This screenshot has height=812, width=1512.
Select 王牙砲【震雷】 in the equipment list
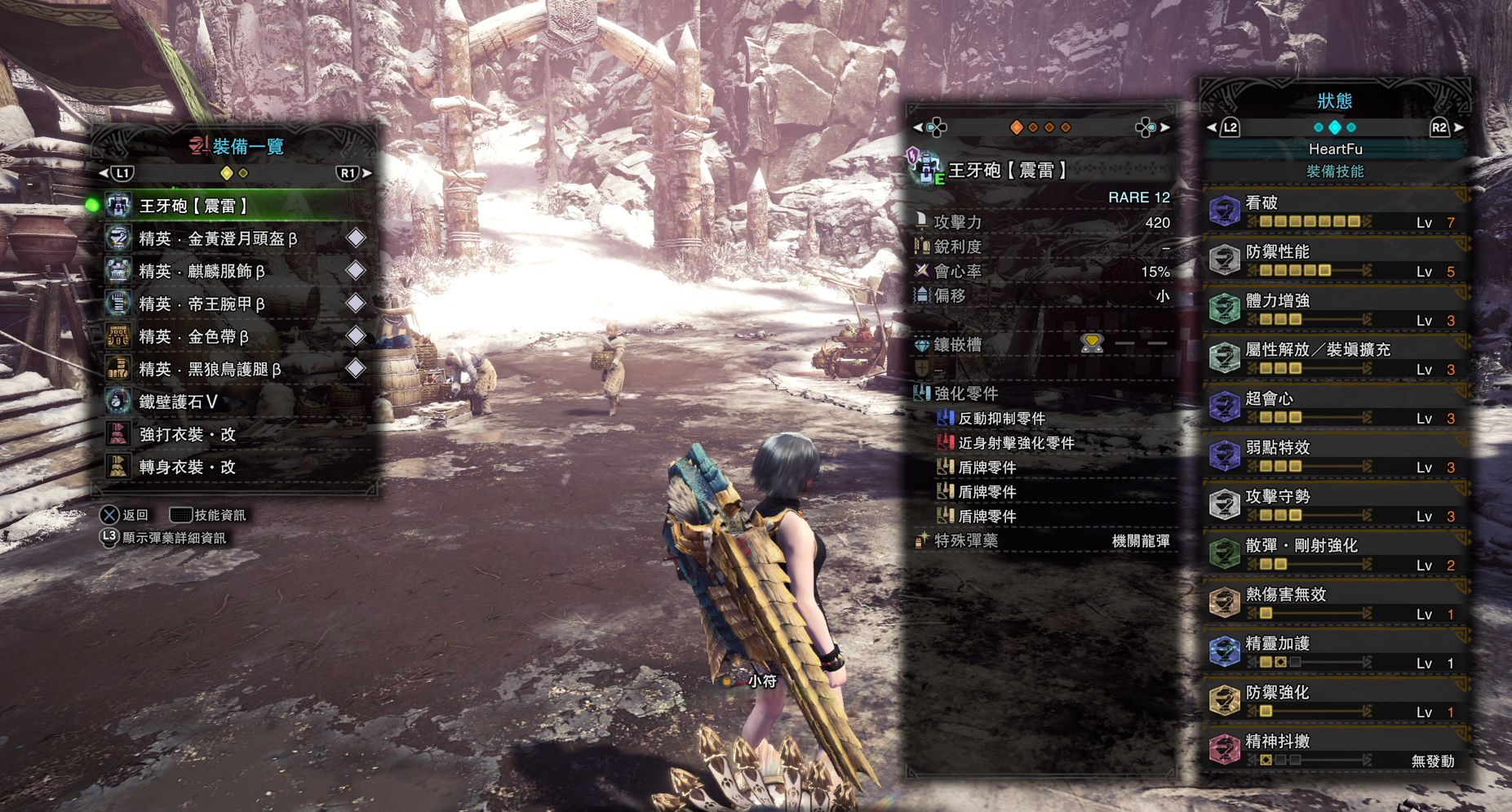(x=193, y=206)
